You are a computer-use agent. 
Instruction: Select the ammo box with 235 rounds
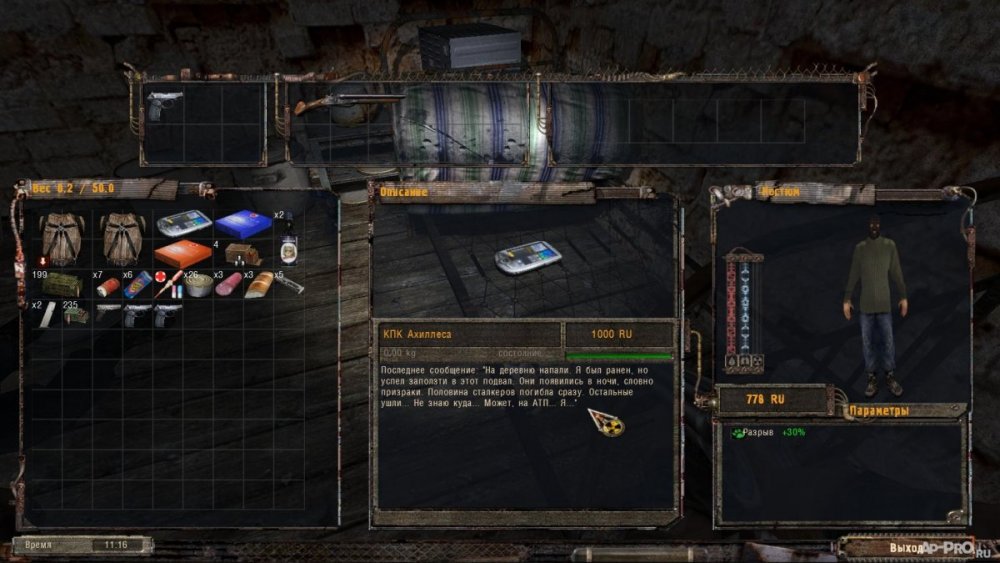(x=76, y=314)
